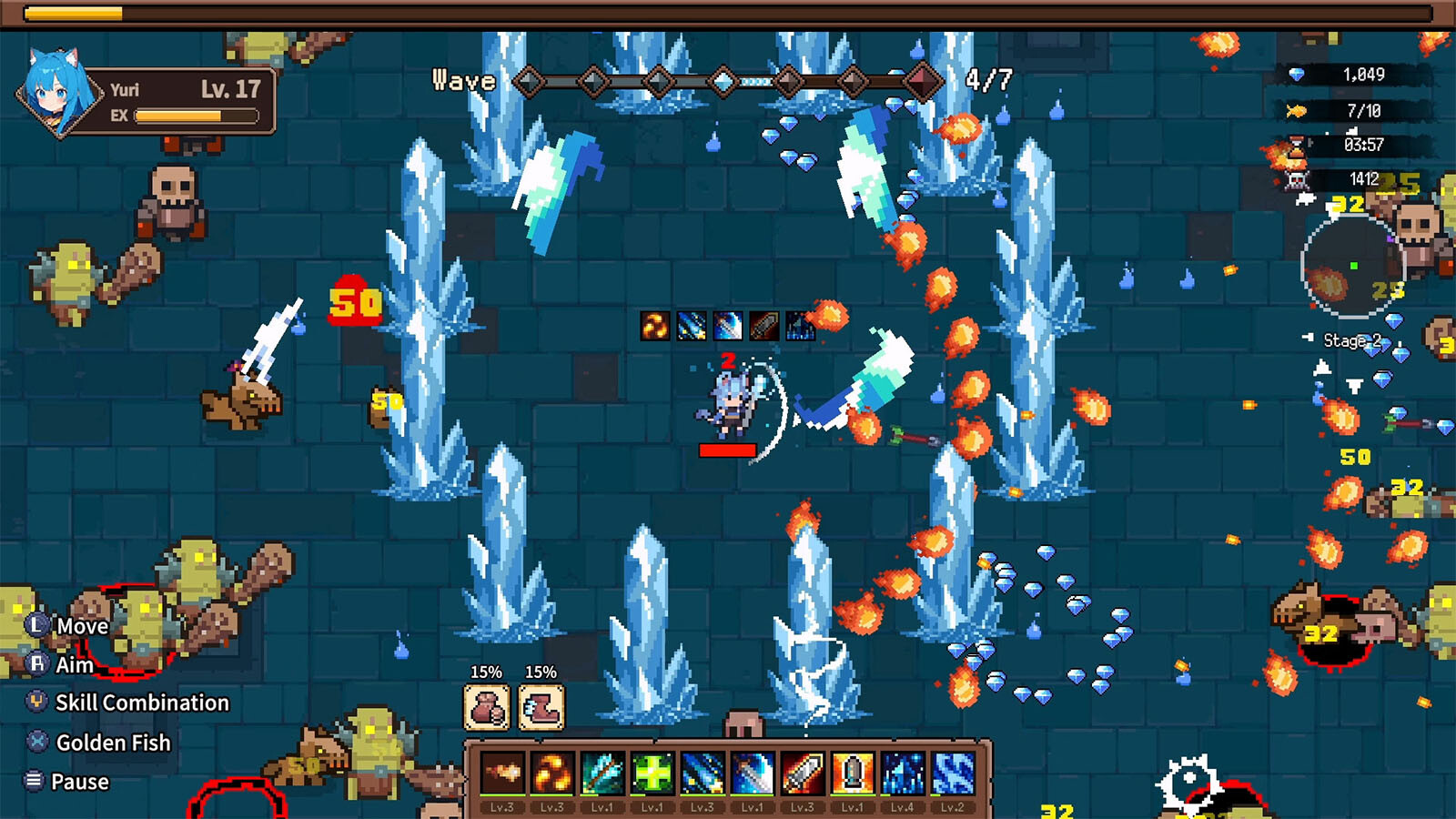Select the blue meteor streak hotbar skill
This screenshot has height=819, width=1456.
coord(703,774)
